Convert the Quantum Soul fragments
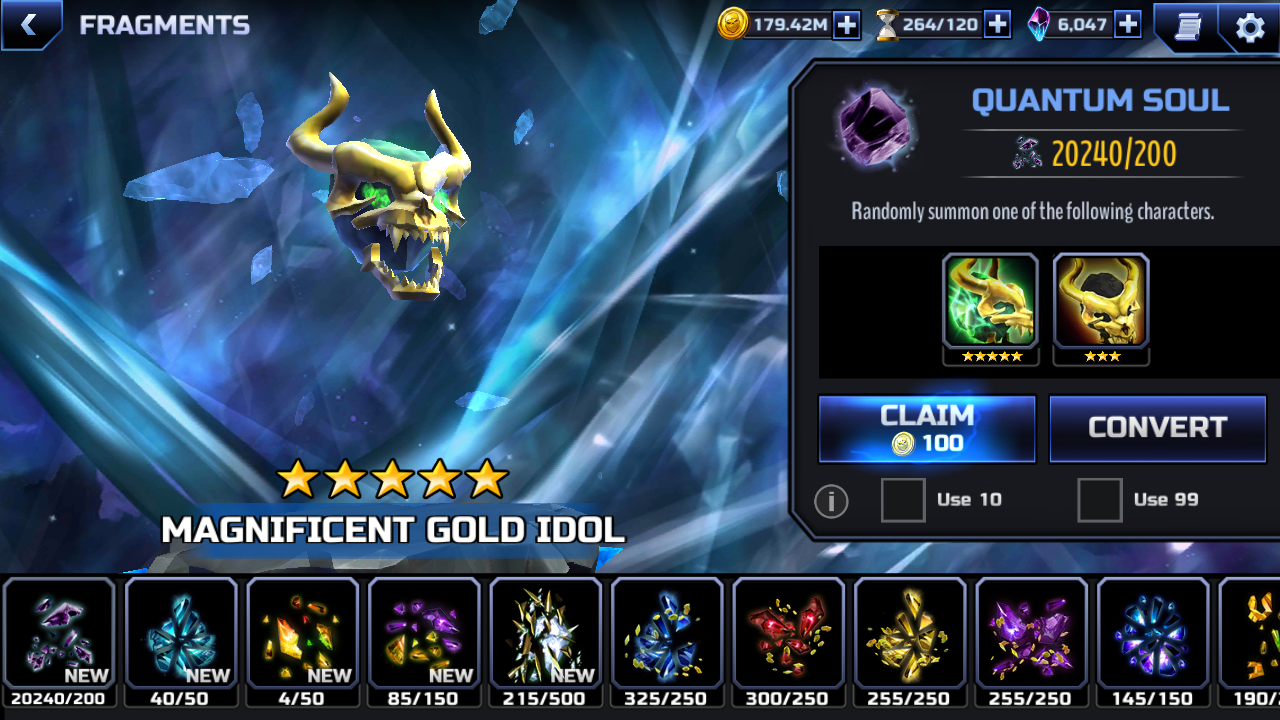 (1157, 429)
